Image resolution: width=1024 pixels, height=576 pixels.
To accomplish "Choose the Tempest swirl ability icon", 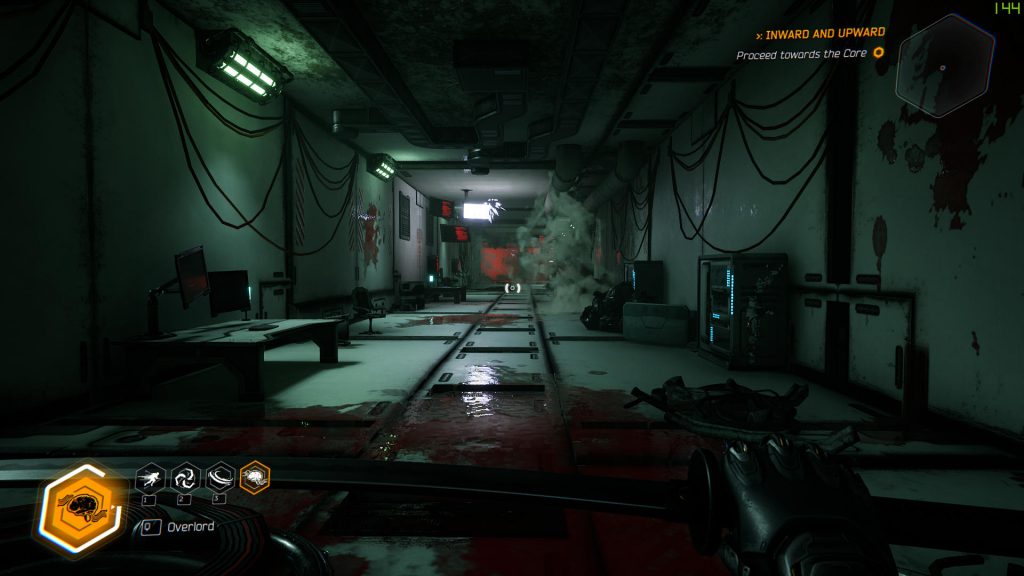I will (x=184, y=477).
